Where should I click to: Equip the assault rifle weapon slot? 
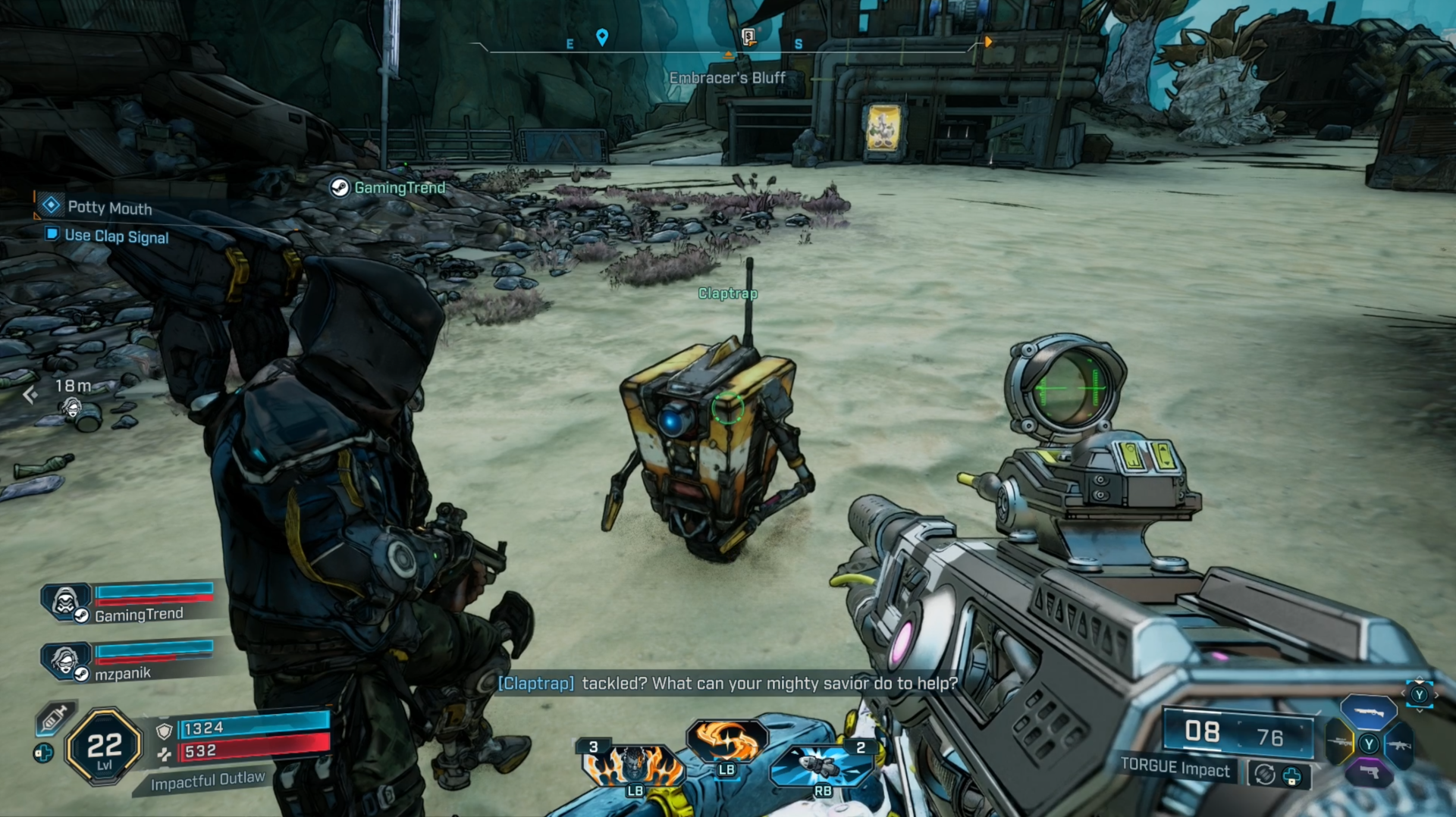coord(1399,745)
